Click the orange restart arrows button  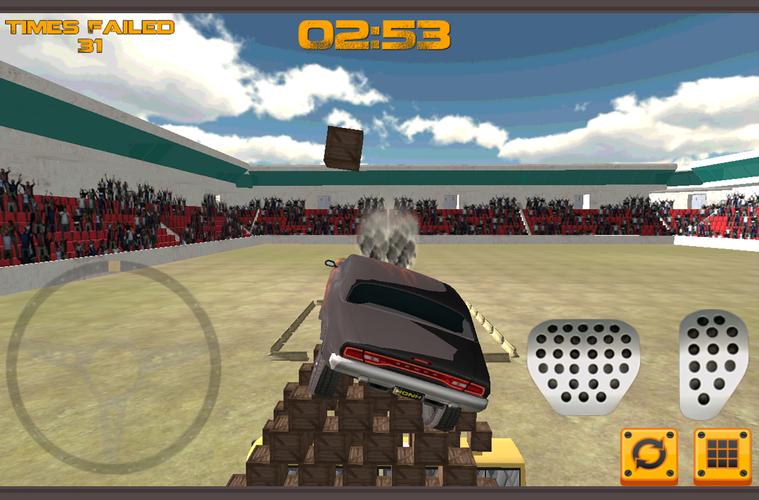(649, 457)
